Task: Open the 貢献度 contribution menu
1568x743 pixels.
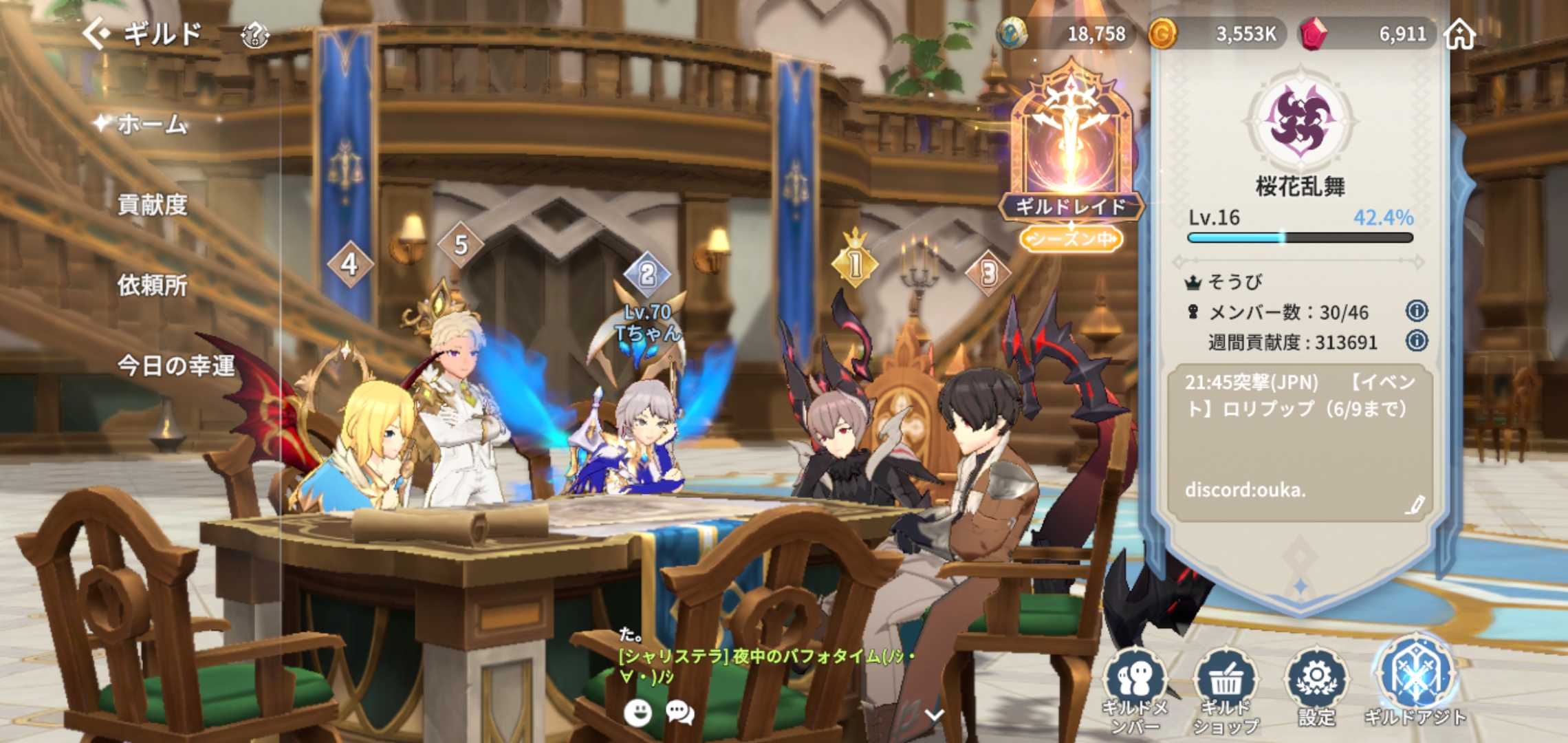Action: (152, 205)
